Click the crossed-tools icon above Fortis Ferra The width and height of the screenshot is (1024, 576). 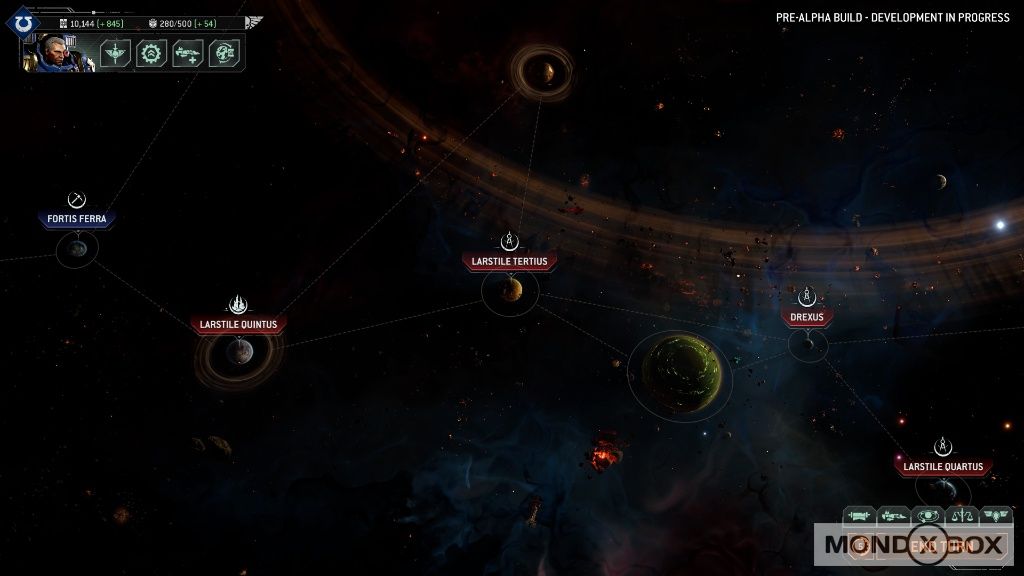[x=76, y=199]
